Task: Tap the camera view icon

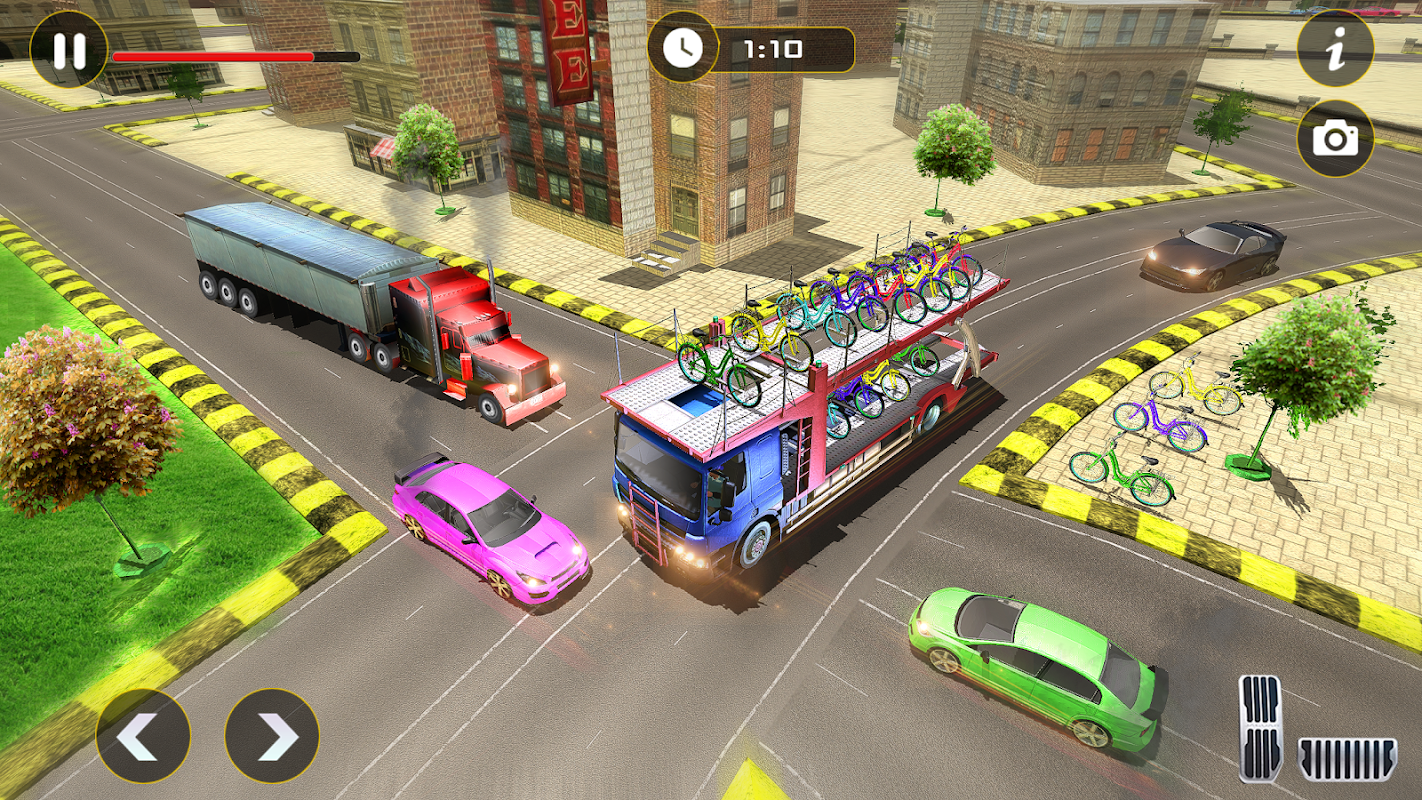Action: [x=1335, y=139]
